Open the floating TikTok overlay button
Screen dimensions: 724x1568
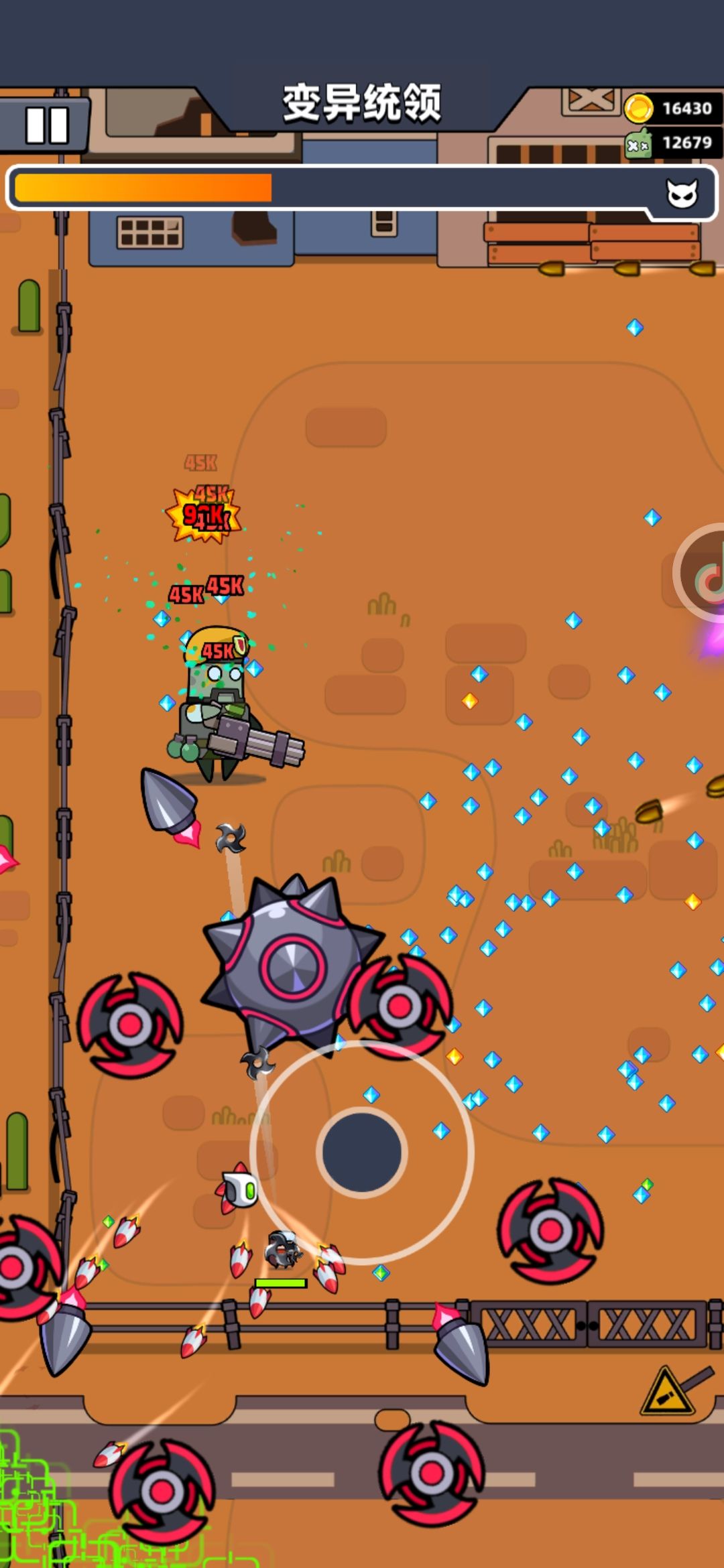tap(705, 574)
